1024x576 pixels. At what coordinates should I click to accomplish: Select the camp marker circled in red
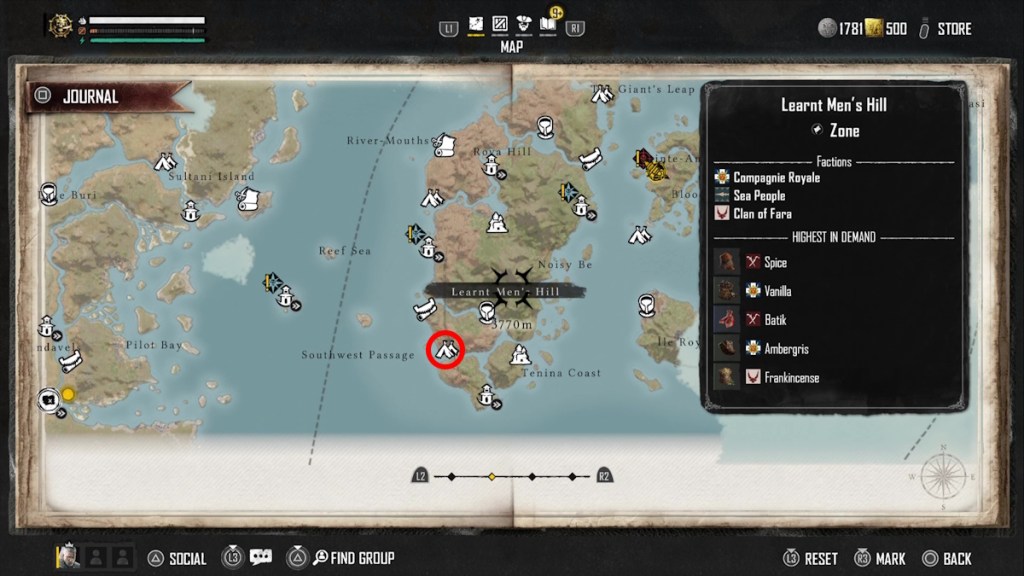tap(445, 350)
